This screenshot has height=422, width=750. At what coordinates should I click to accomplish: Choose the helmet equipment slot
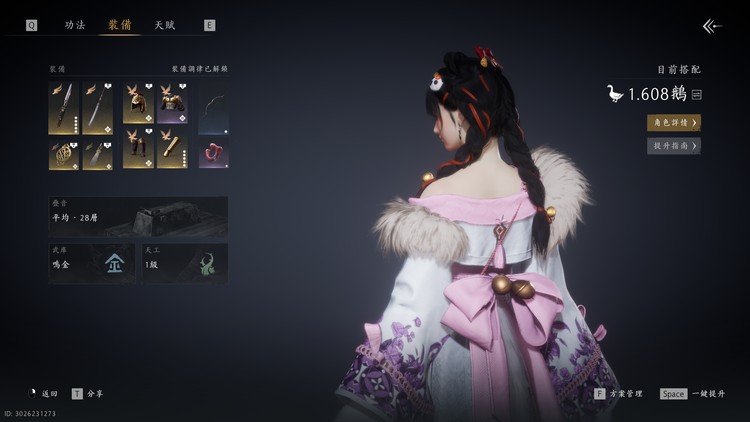[138, 103]
